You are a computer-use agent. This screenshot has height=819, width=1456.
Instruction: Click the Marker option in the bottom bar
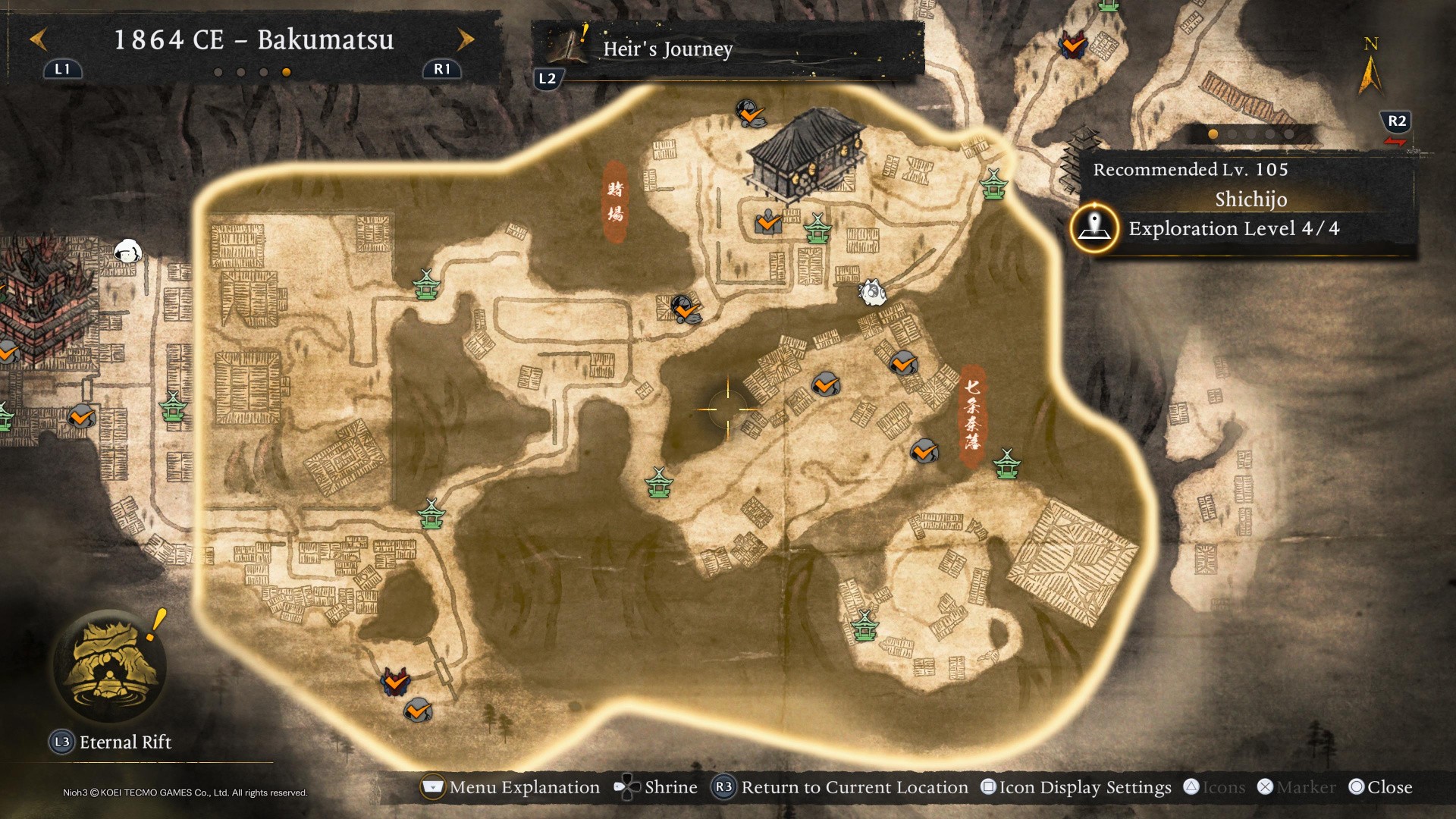(x=1297, y=787)
